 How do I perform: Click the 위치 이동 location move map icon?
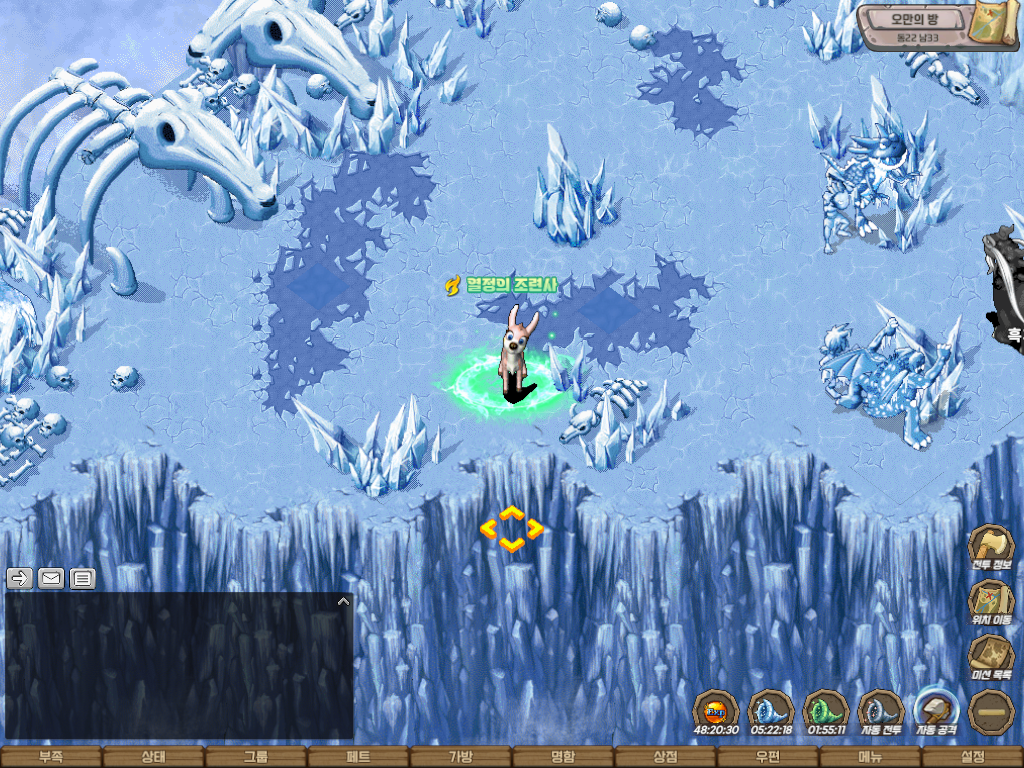pos(991,601)
